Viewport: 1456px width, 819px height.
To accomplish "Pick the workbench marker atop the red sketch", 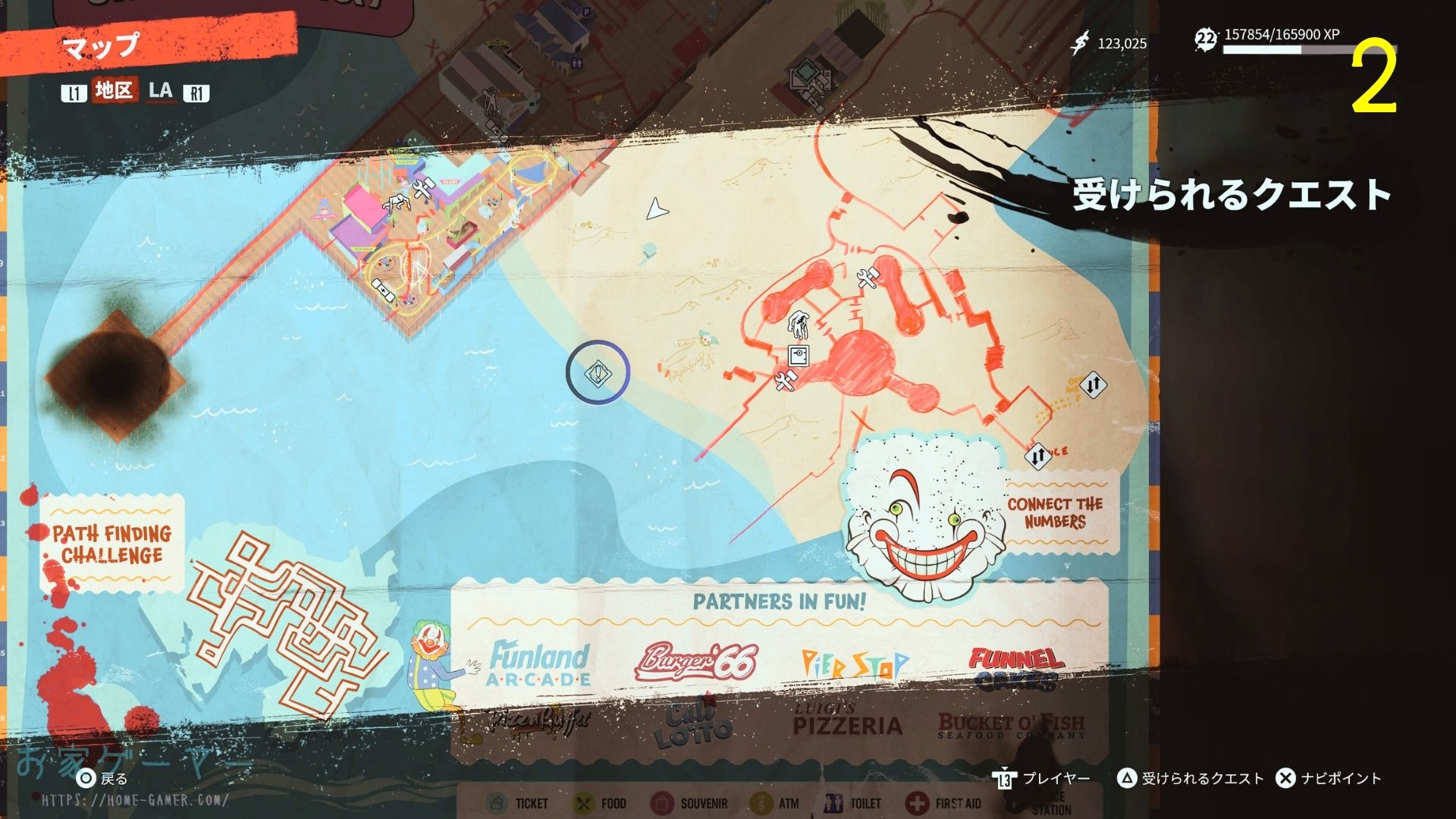I will click(867, 278).
